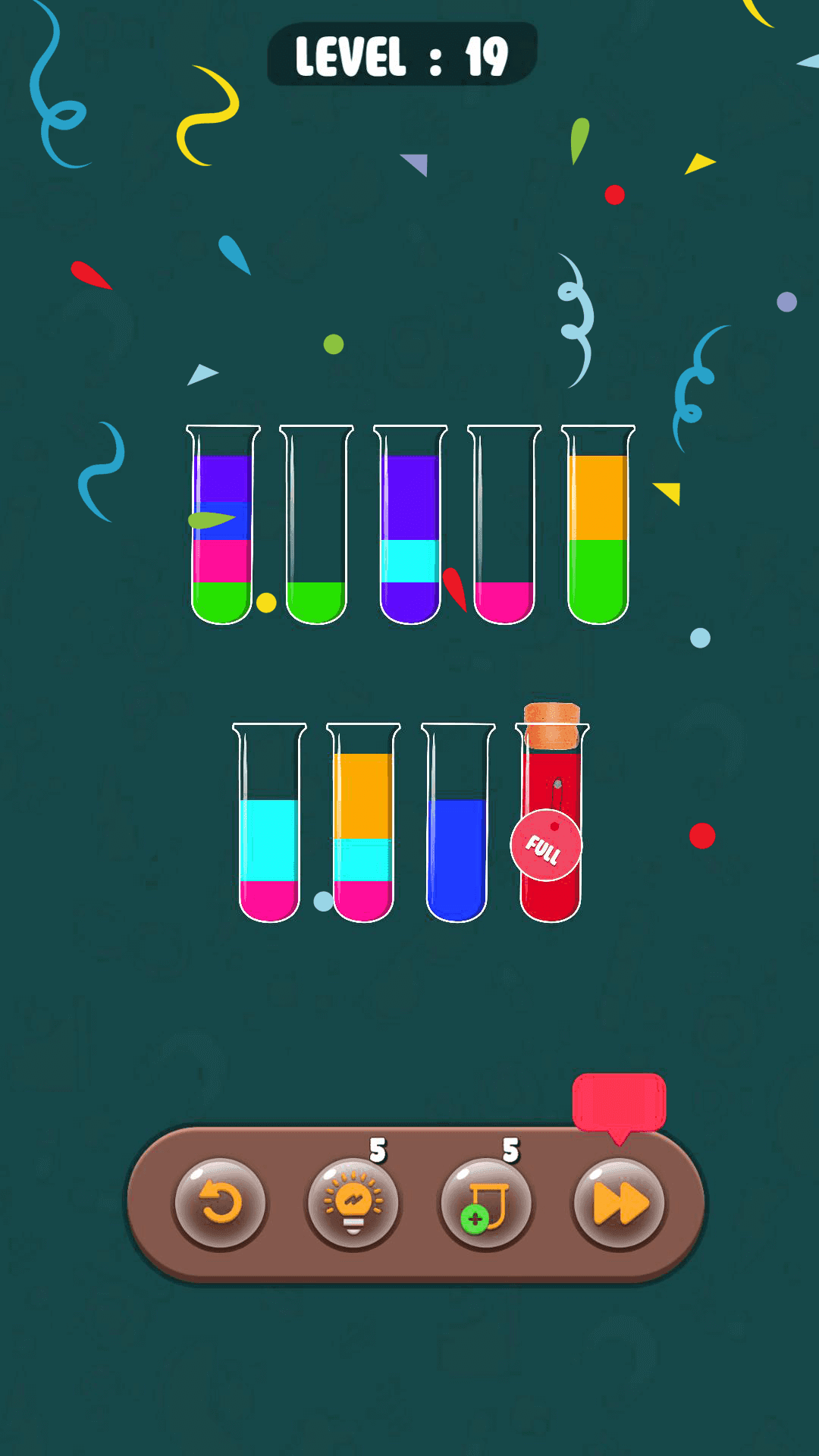The width and height of the screenshot is (819, 1456).
Task: Click the corked full red tube
Action: point(551,823)
